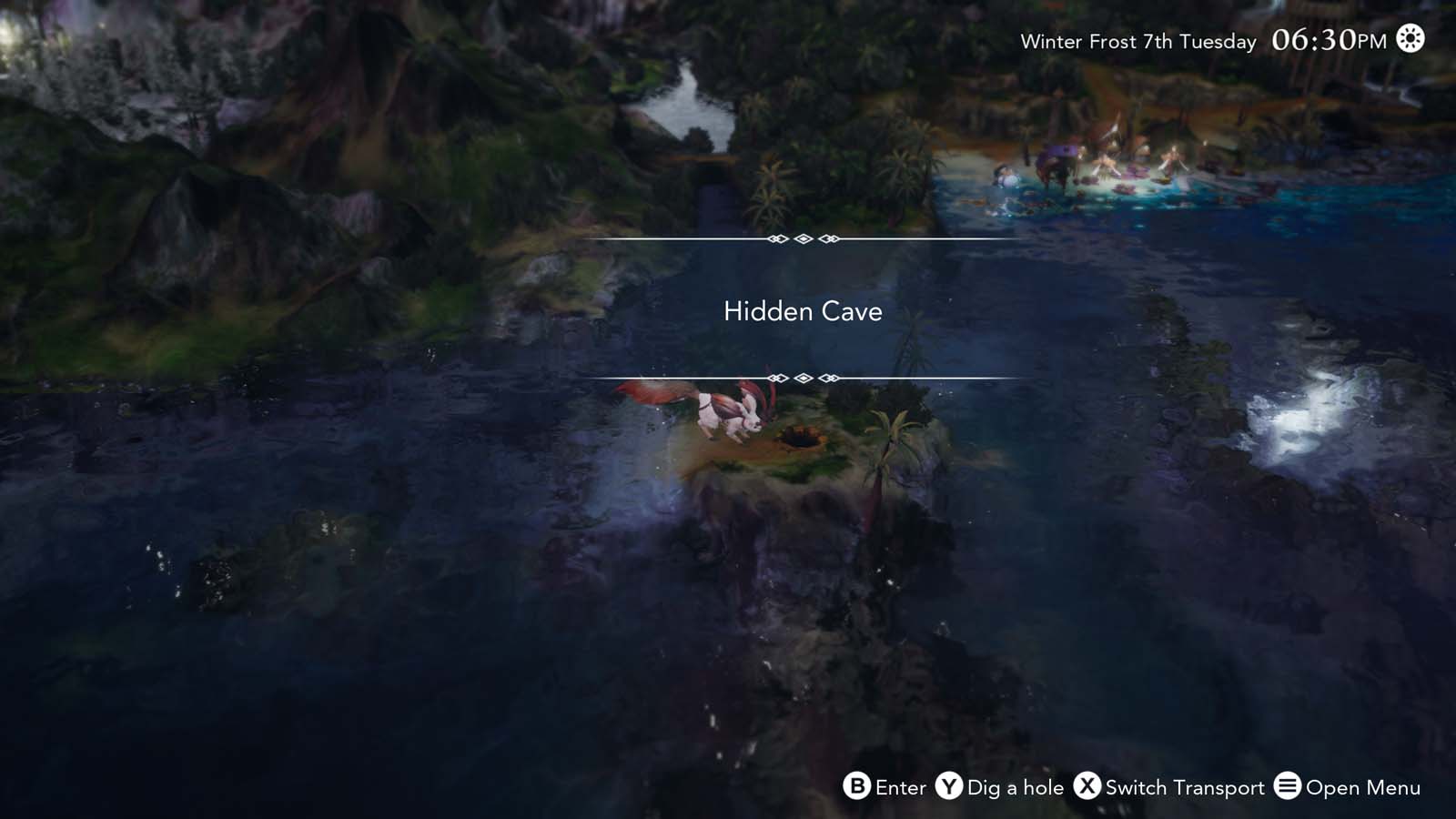The width and height of the screenshot is (1456, 819).
Task: Click the Winter Frost 7th Tuesday label
Action: click(x=1137, y=42)
